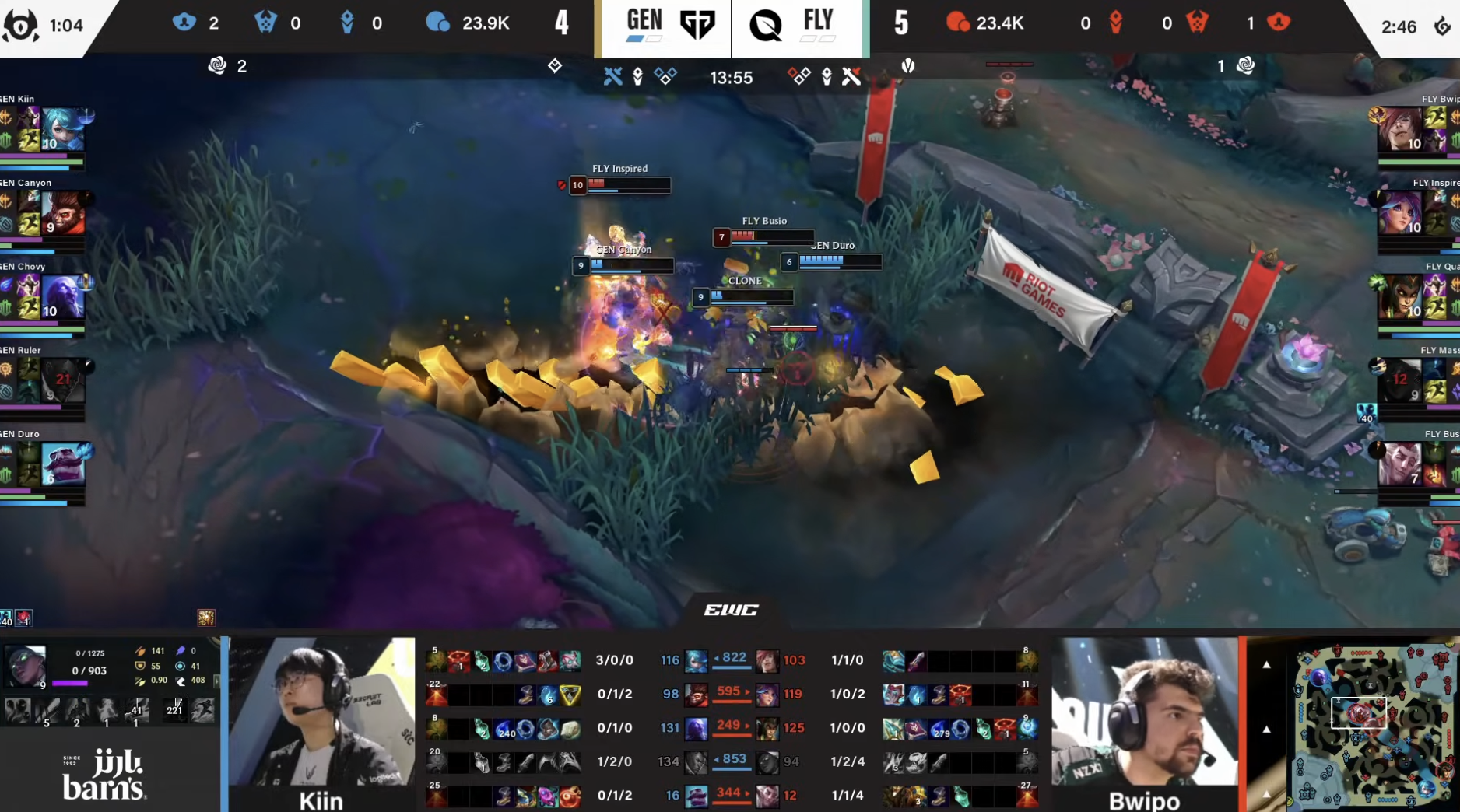This screenshot has width=1460, height=812.
Task: Click the 13:55 game clock
Action: 731,78
